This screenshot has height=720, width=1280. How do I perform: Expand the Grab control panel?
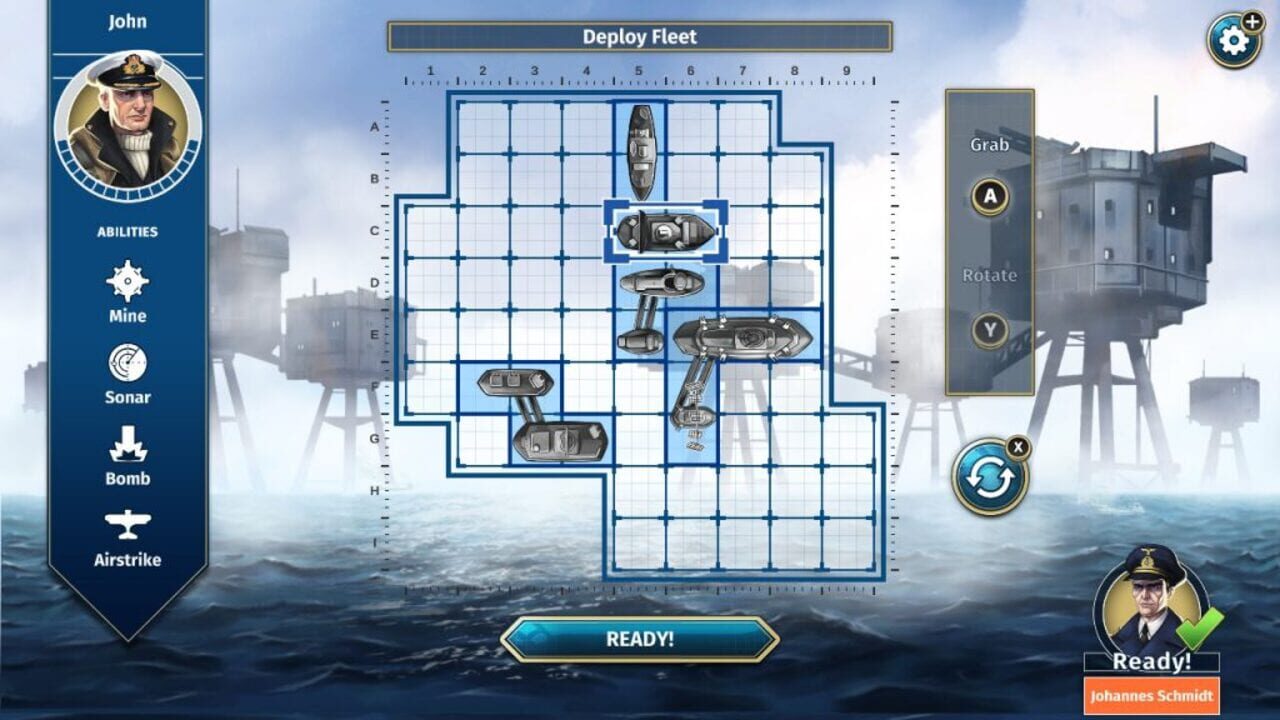pyautogui.click(x=987, y=146)
